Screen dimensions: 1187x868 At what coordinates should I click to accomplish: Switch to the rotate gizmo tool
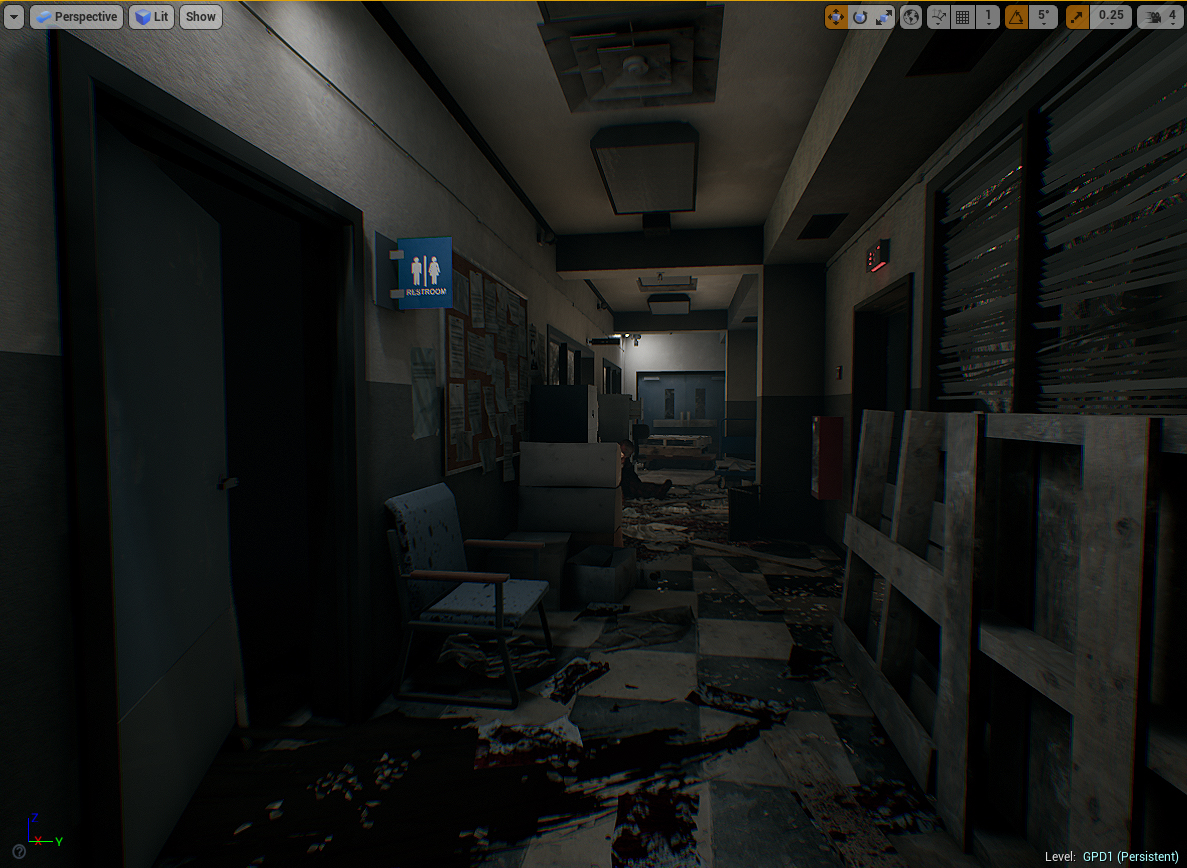[x=860, y=17]
